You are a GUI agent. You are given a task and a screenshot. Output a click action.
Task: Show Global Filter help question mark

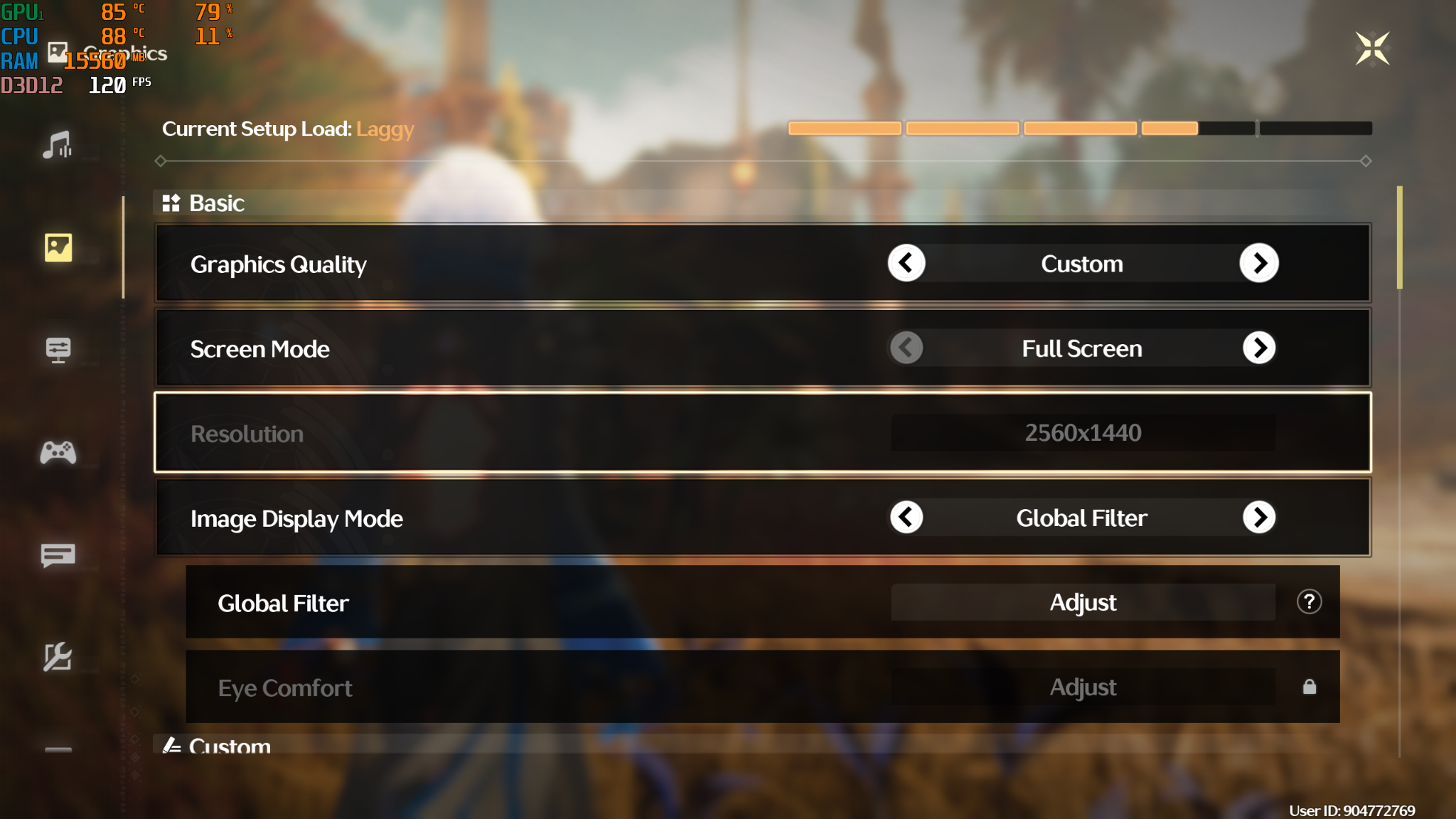(1309, 602)
